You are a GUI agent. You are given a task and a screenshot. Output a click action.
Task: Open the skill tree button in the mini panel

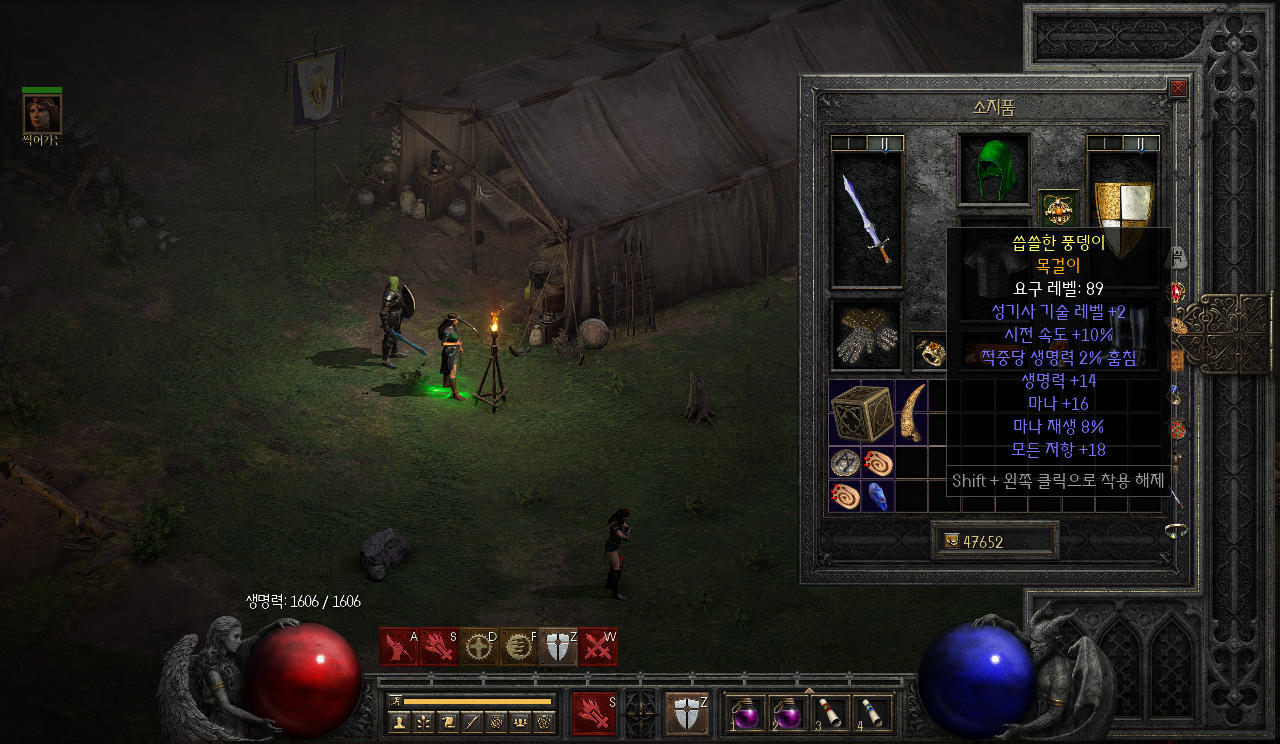tap(424, 721)
